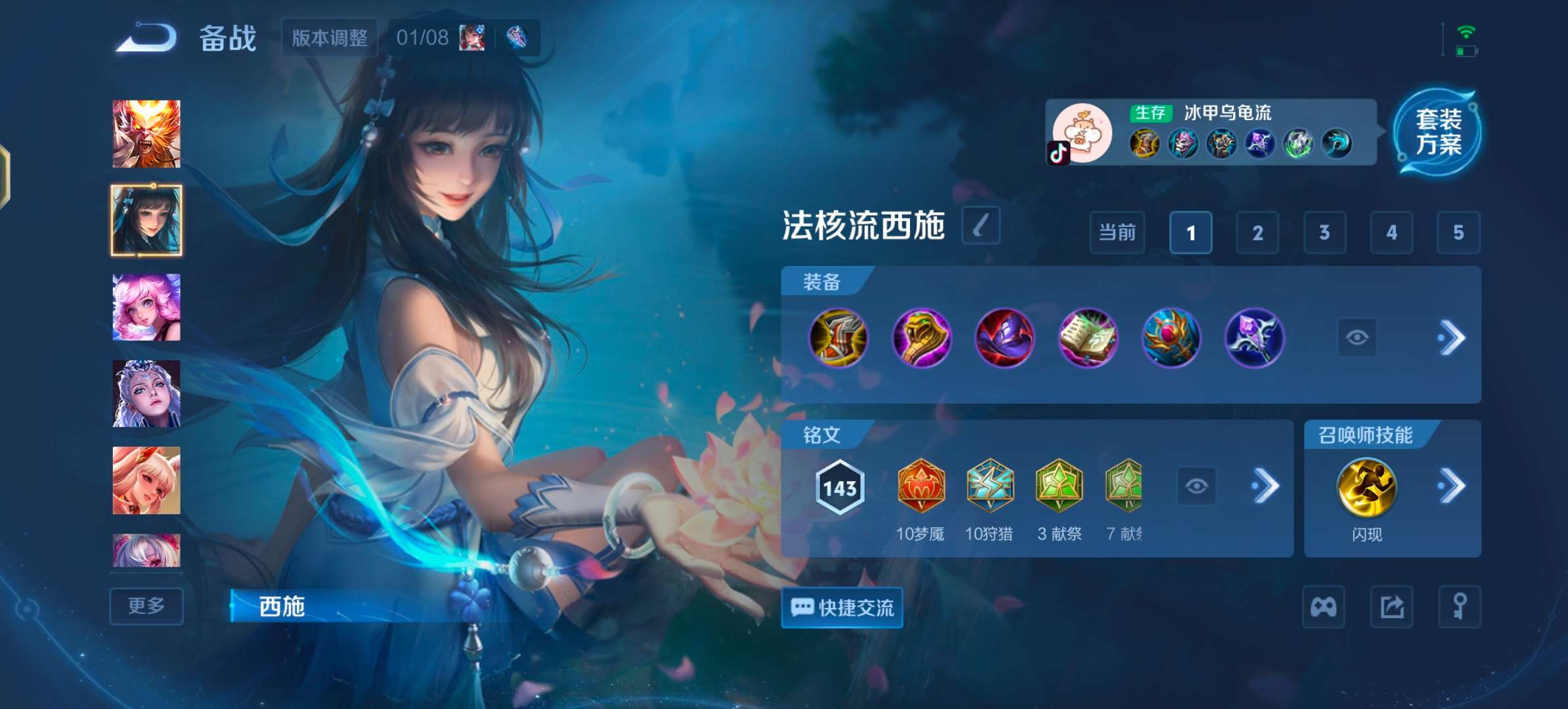The height and width of the screenshot is (709, 1568).
Task: Open the 快捷交流 chat button
Action: pos(842,609)
